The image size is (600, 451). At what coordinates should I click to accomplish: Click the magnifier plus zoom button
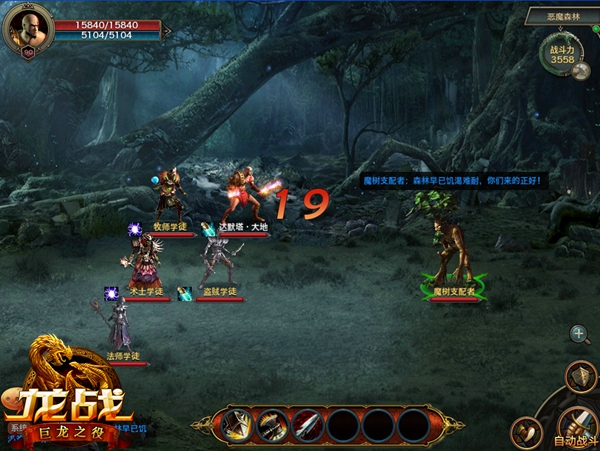pos(579,334)
